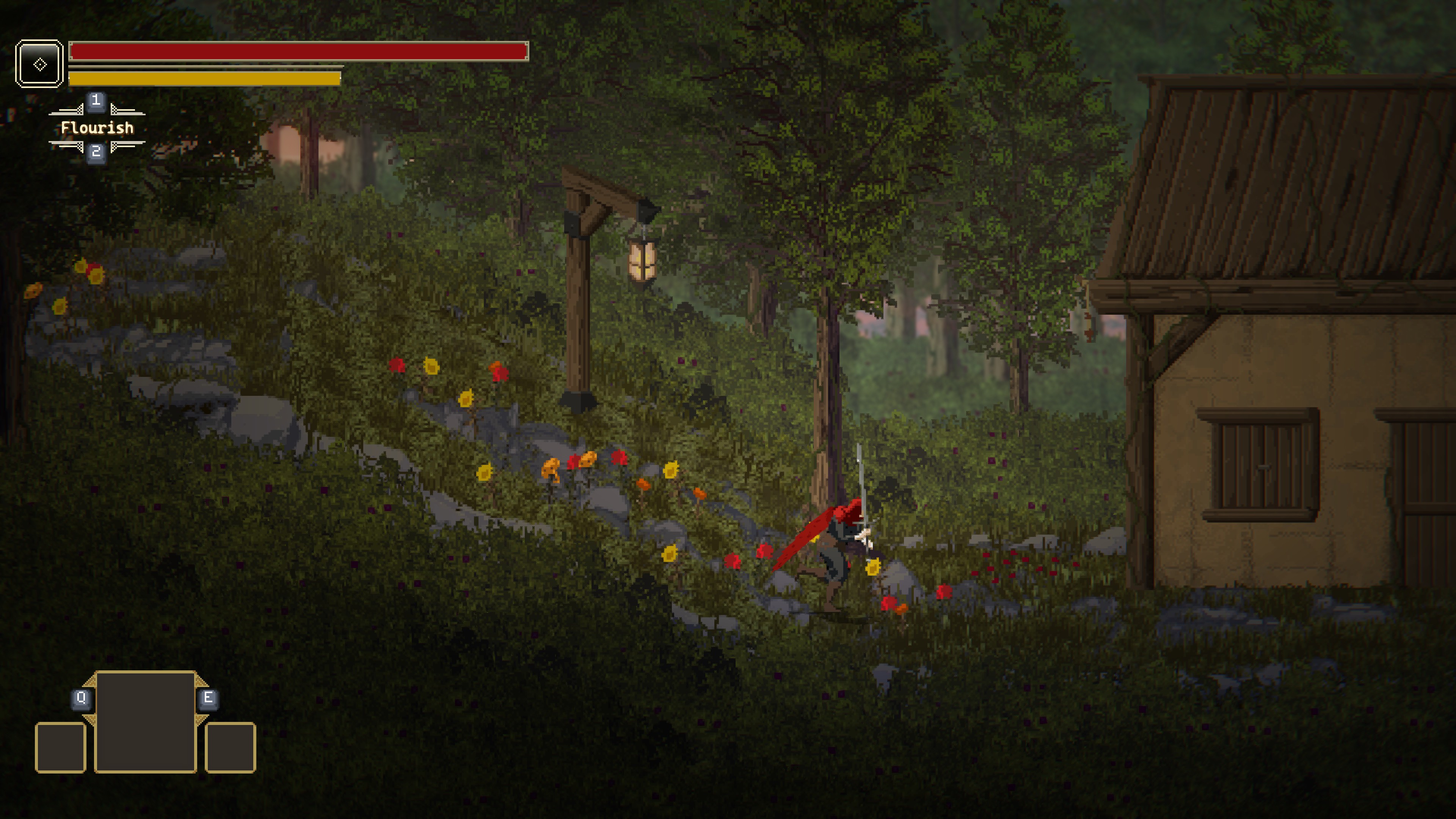Select the Flourish skill label

tap(97, 128)
